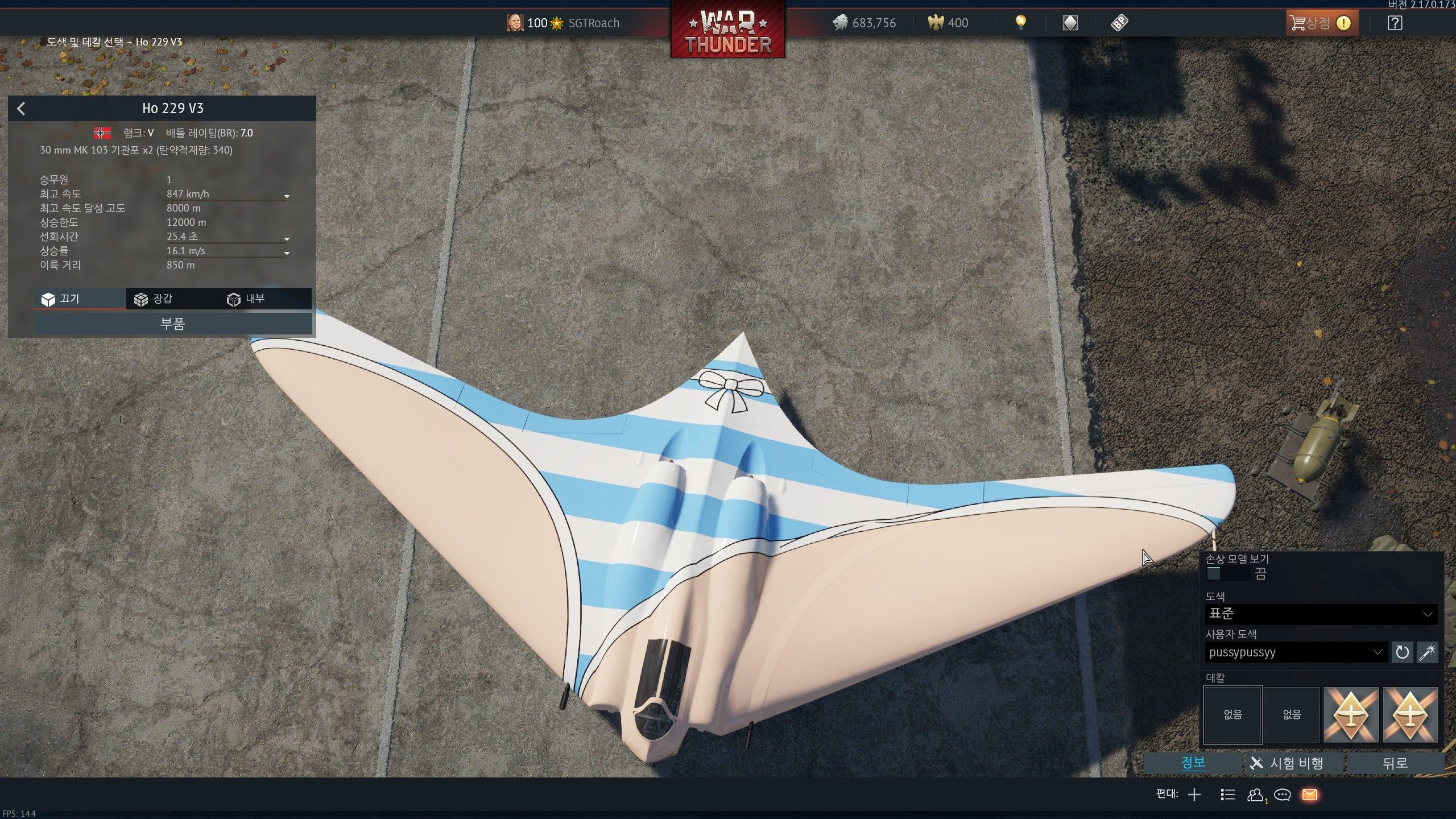
Task: Open the 정보 info button
Action: tap(1193, 763)
